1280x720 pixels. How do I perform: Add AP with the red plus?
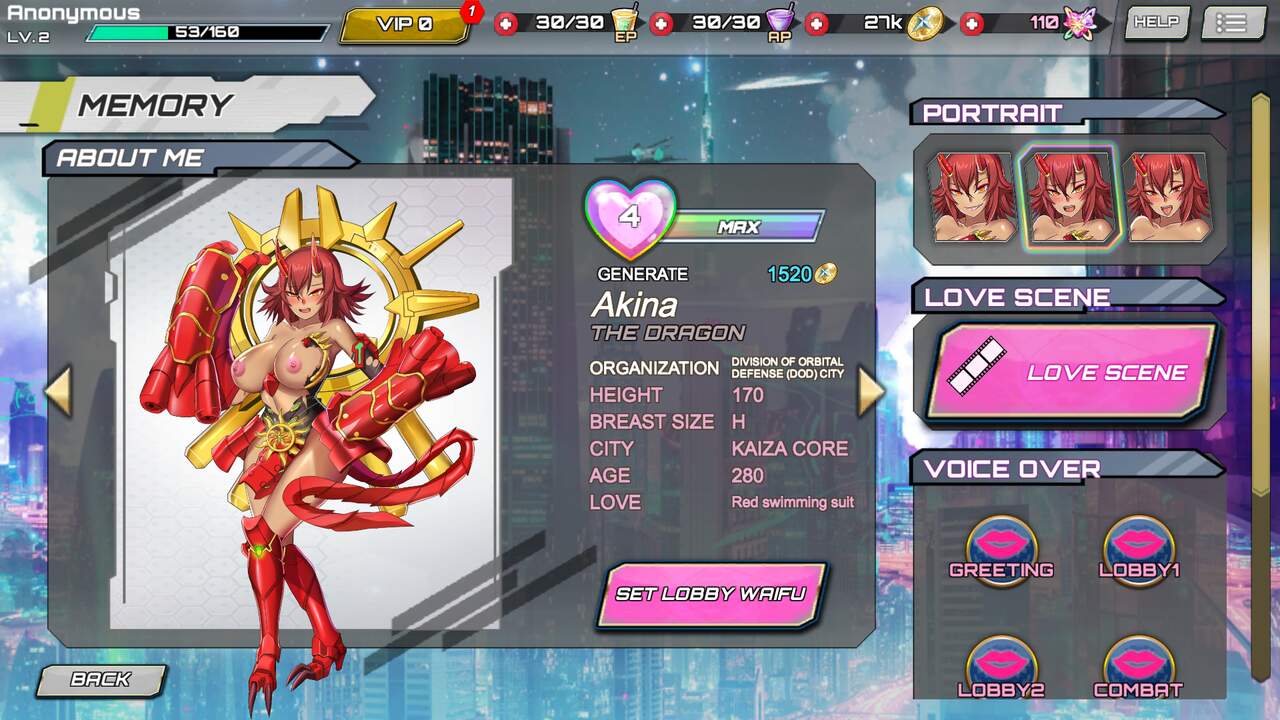(x=661, y=24)
